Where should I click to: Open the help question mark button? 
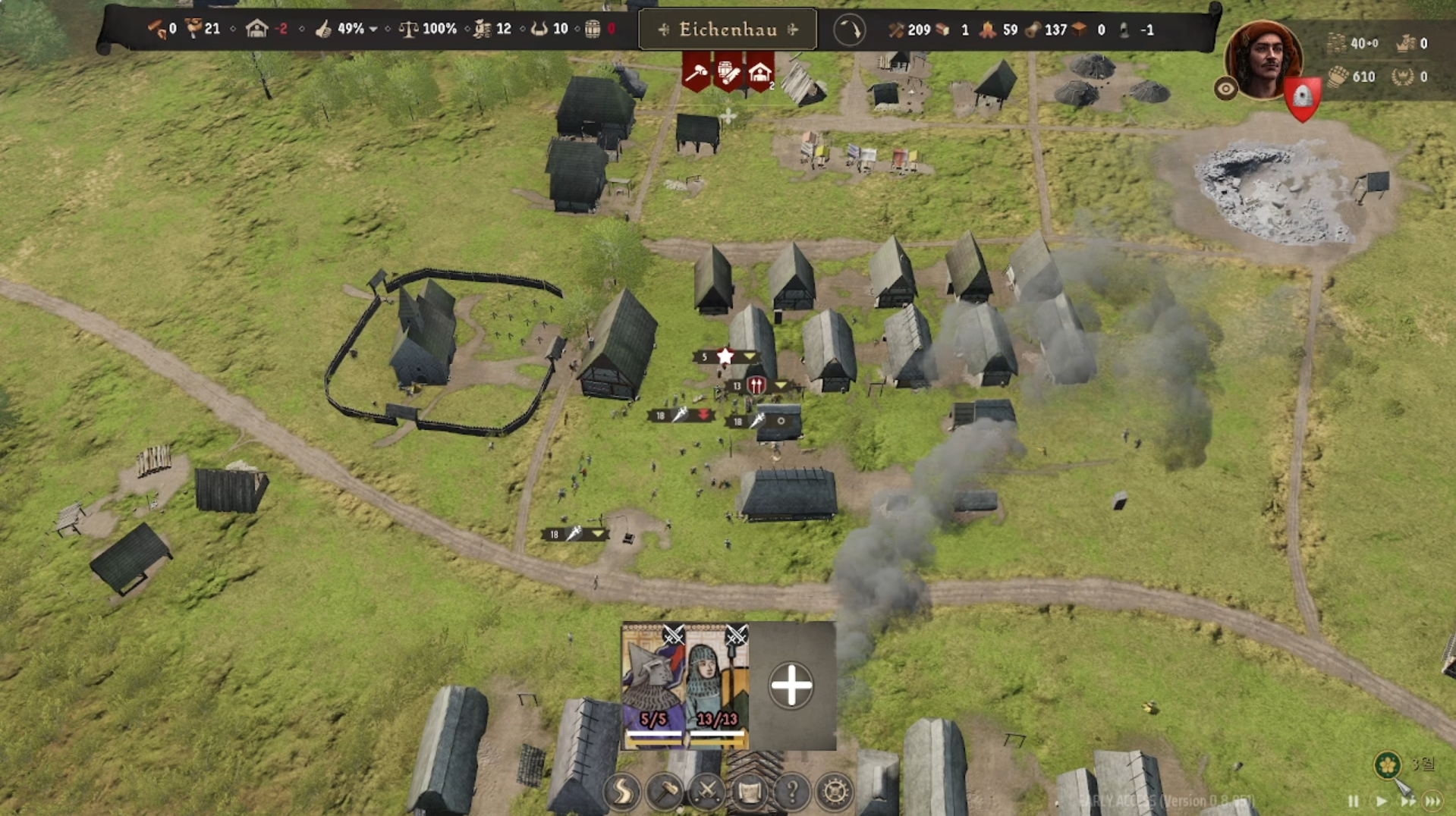point(792,792)
